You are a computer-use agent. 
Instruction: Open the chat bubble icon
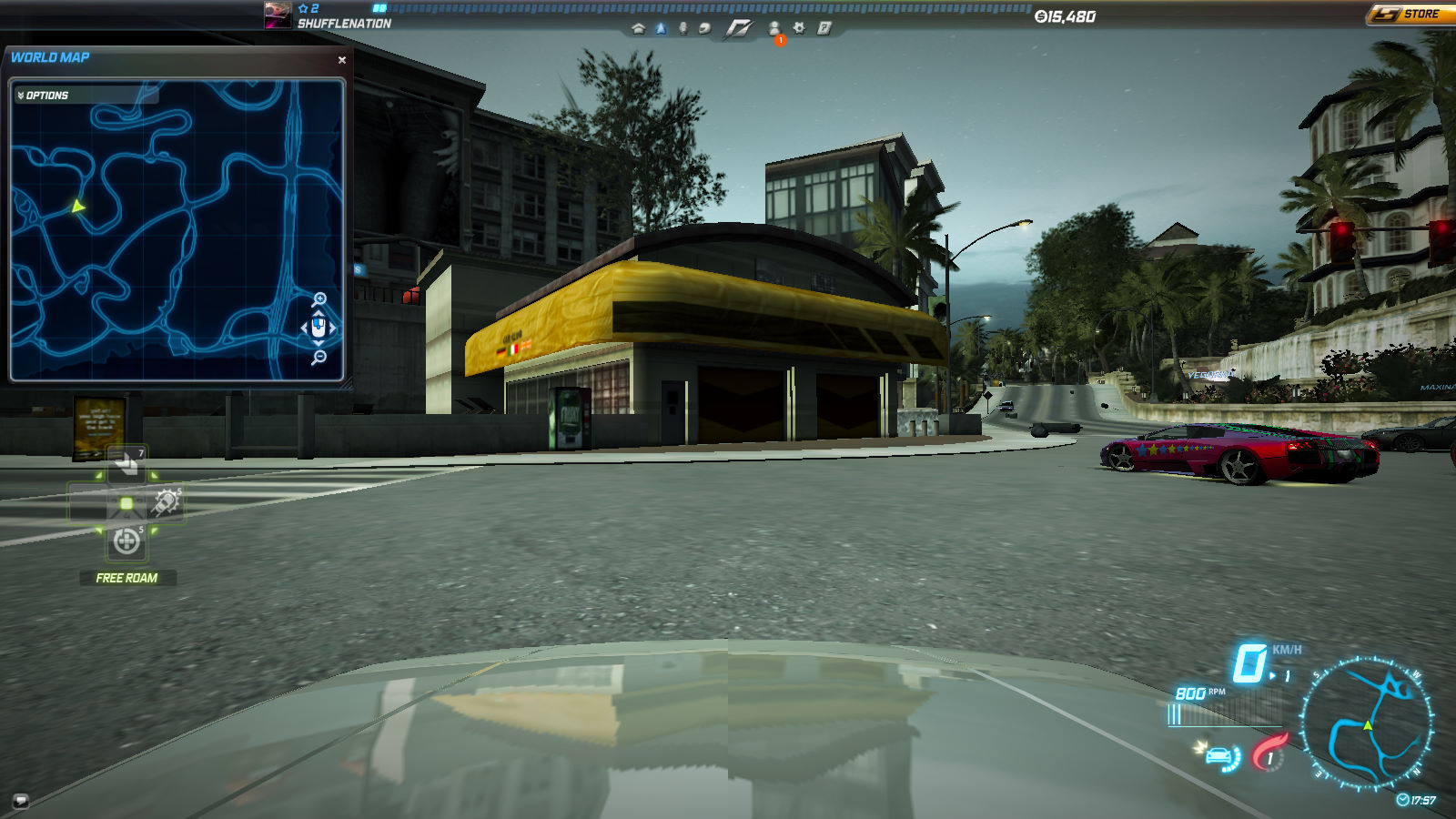click(20, 801)
